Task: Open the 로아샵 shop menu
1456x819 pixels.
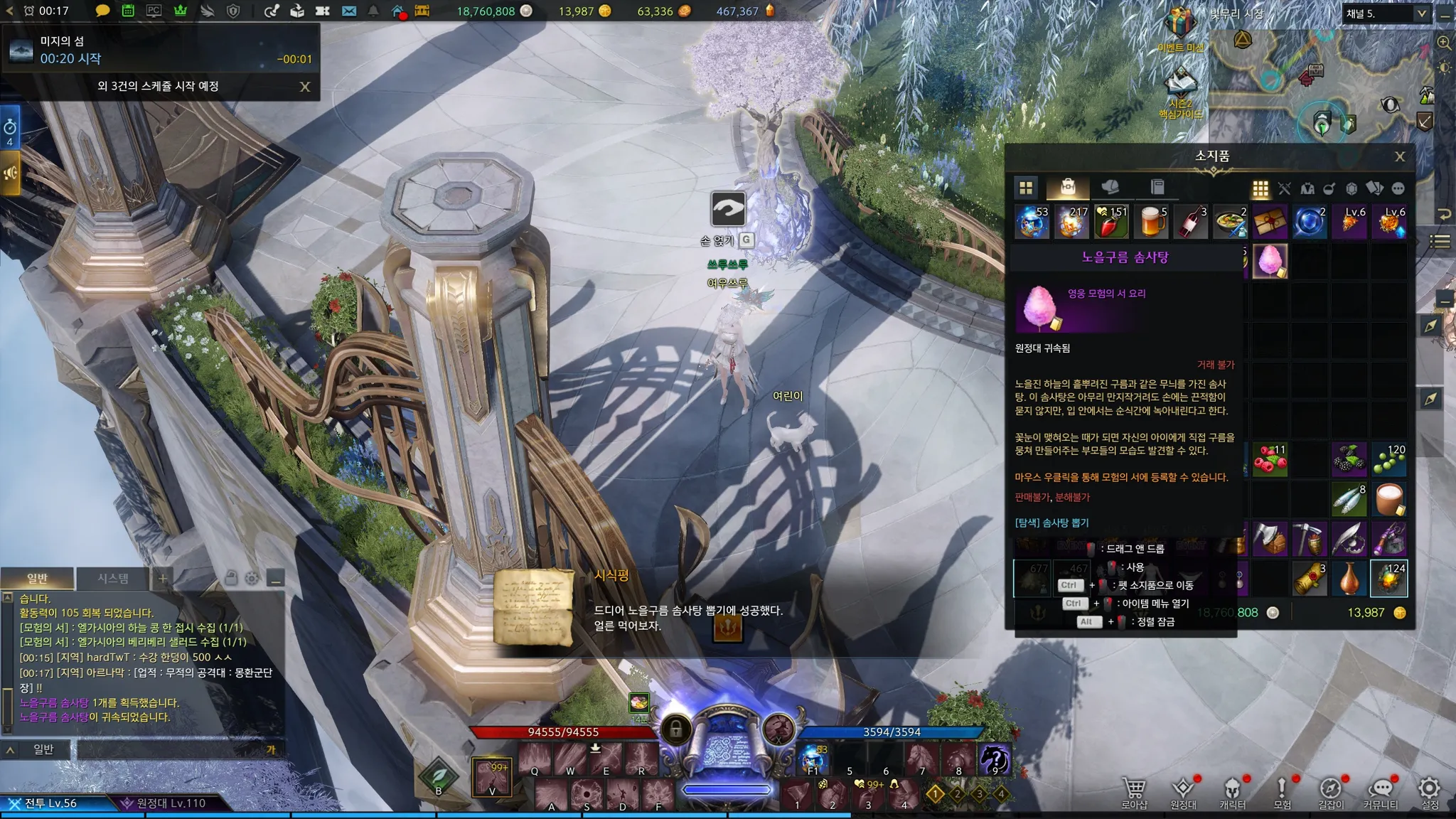Action: tap(1134, 792)
